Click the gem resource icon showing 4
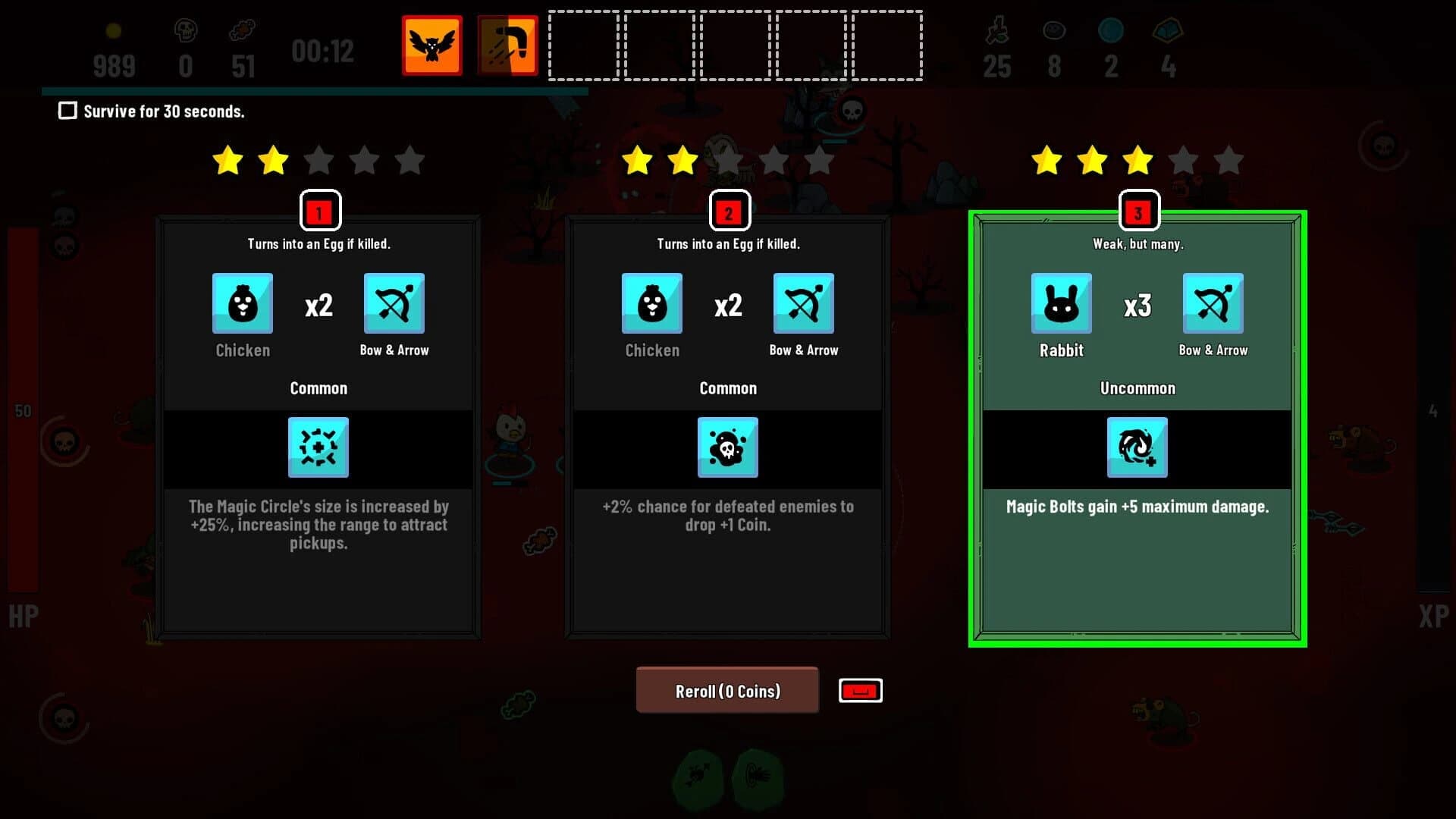Viewport: 1456px width, 819px height. [1168, 30]
